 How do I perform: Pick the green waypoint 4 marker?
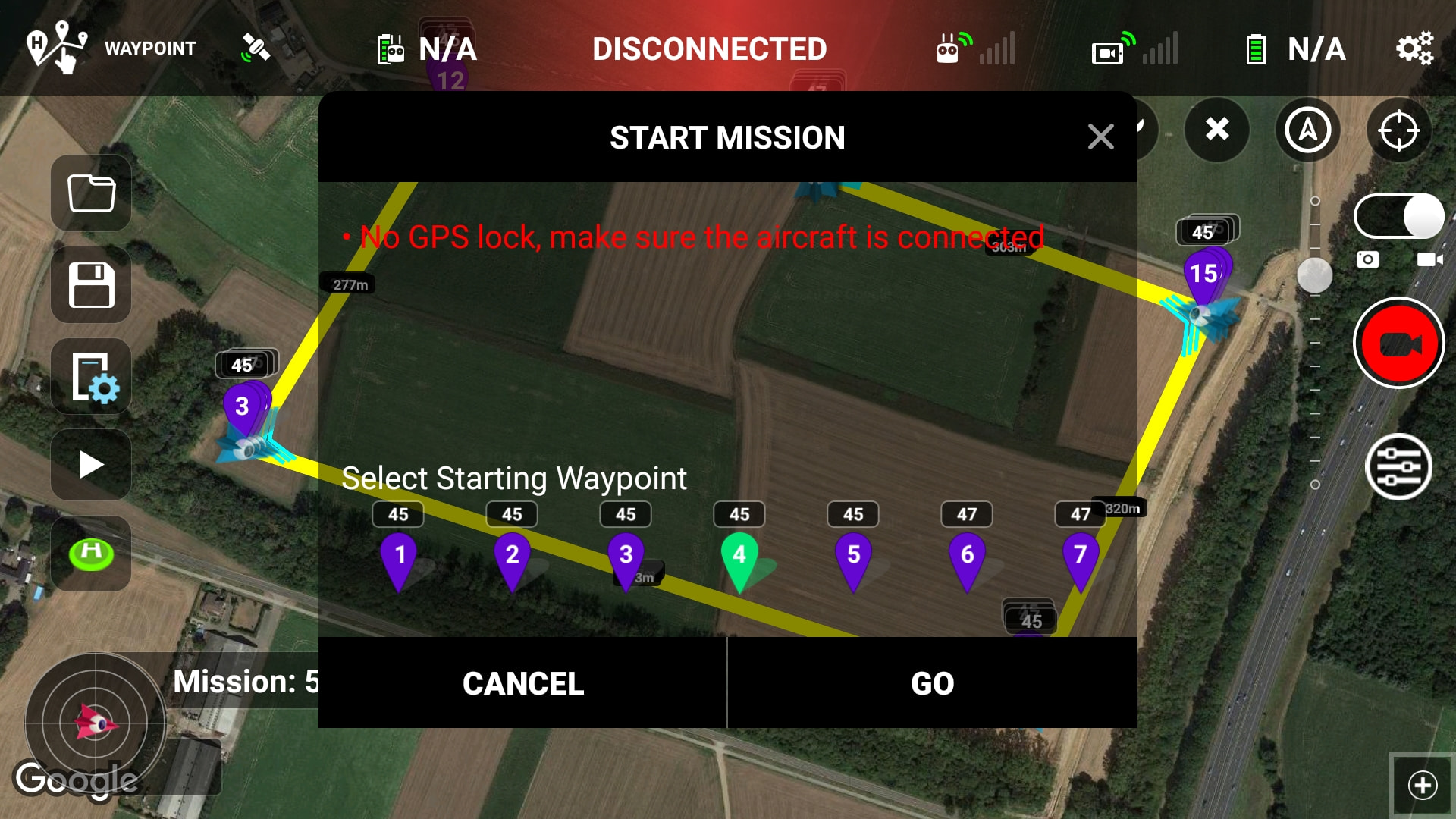pos(739,558)
